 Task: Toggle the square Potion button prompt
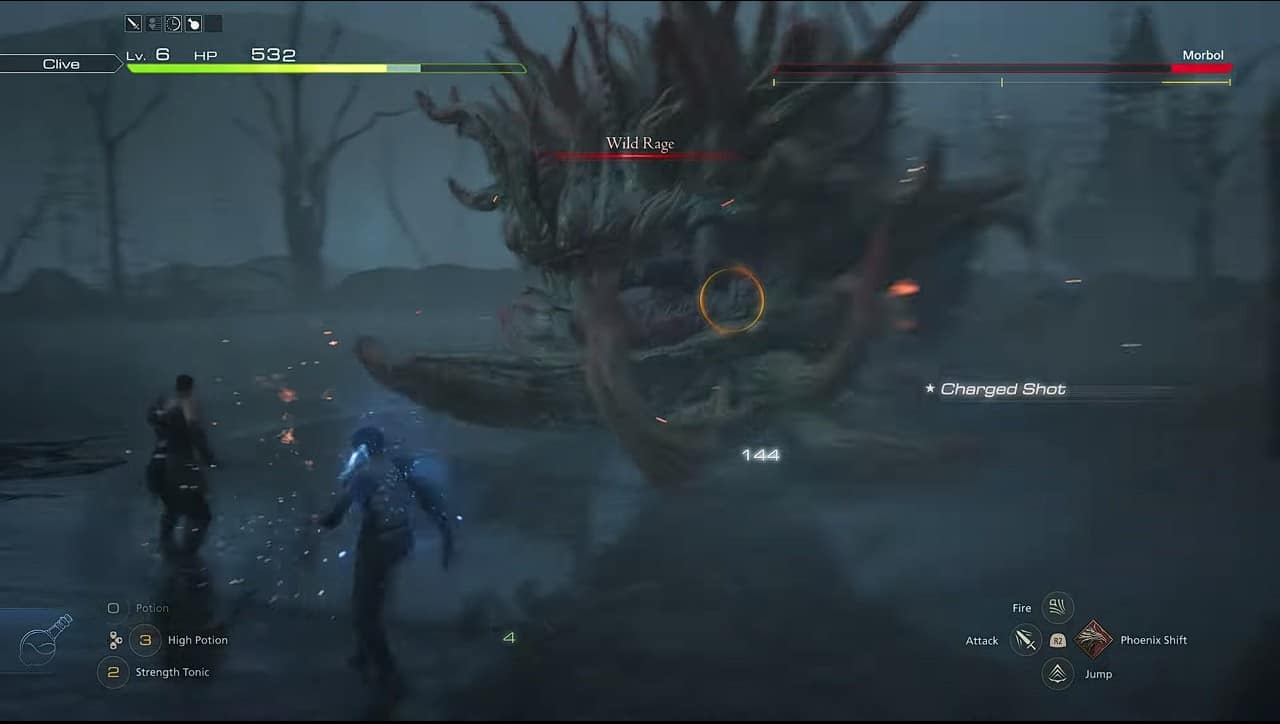coord(113,607)
